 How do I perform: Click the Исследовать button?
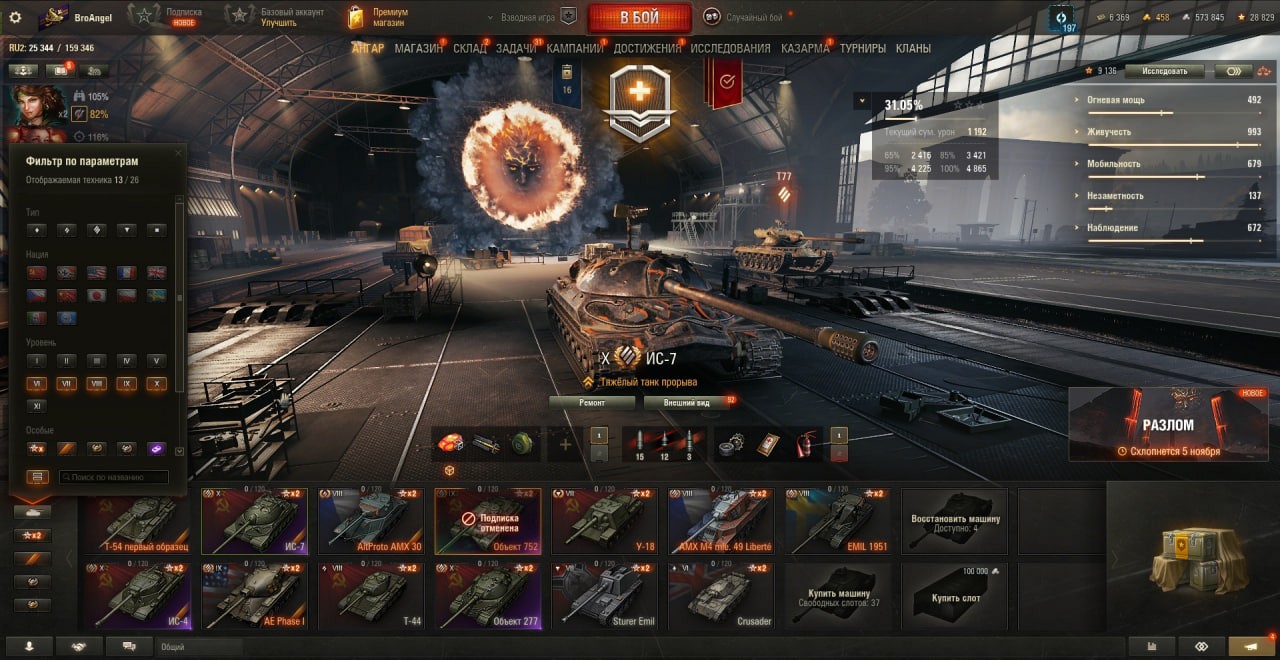[x=1164, y=71]
